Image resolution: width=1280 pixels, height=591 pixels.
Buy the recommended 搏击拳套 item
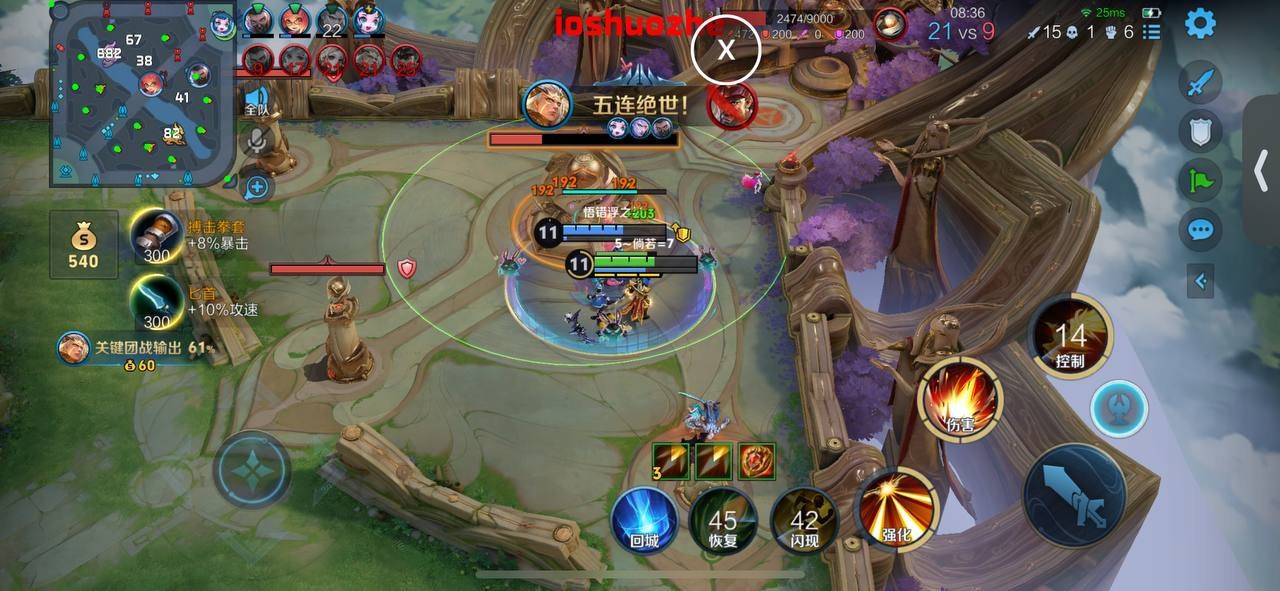(x=156, y=236)
